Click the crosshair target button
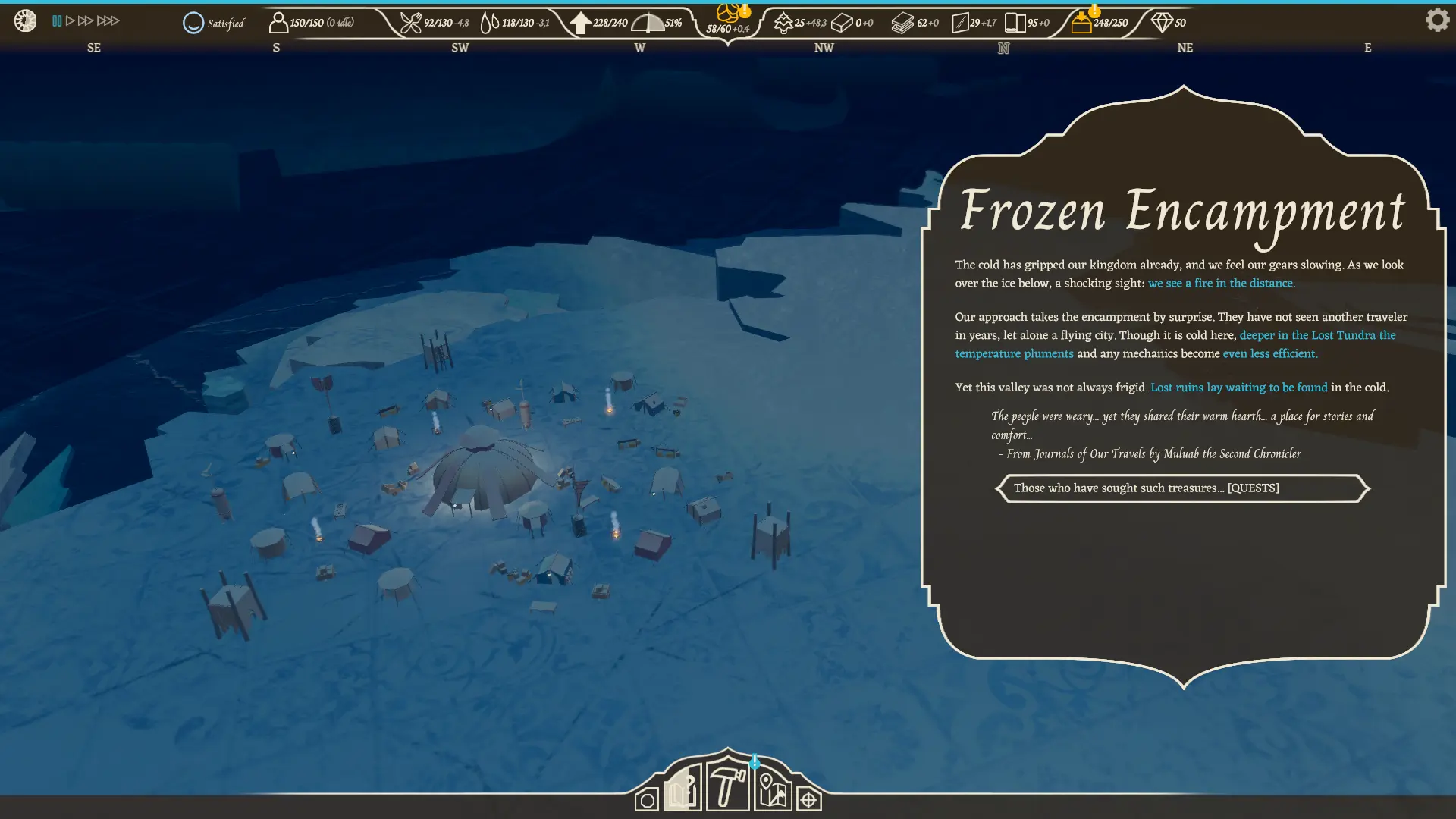This screenshot has width=1456, height=819. pyautogui.click(x=808, y=800)
